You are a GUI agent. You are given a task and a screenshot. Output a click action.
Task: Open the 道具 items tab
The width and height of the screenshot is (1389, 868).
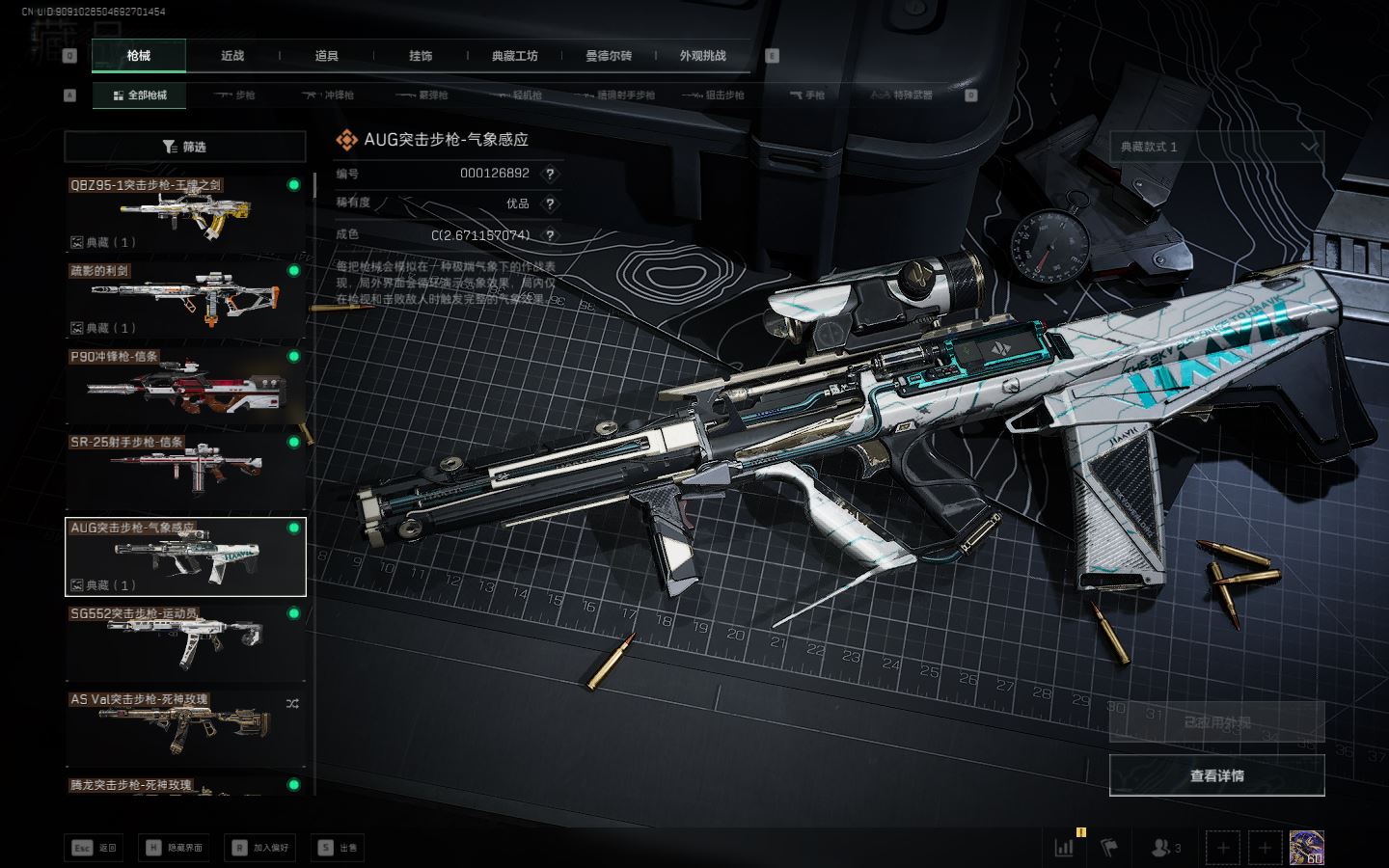point(327,56)
